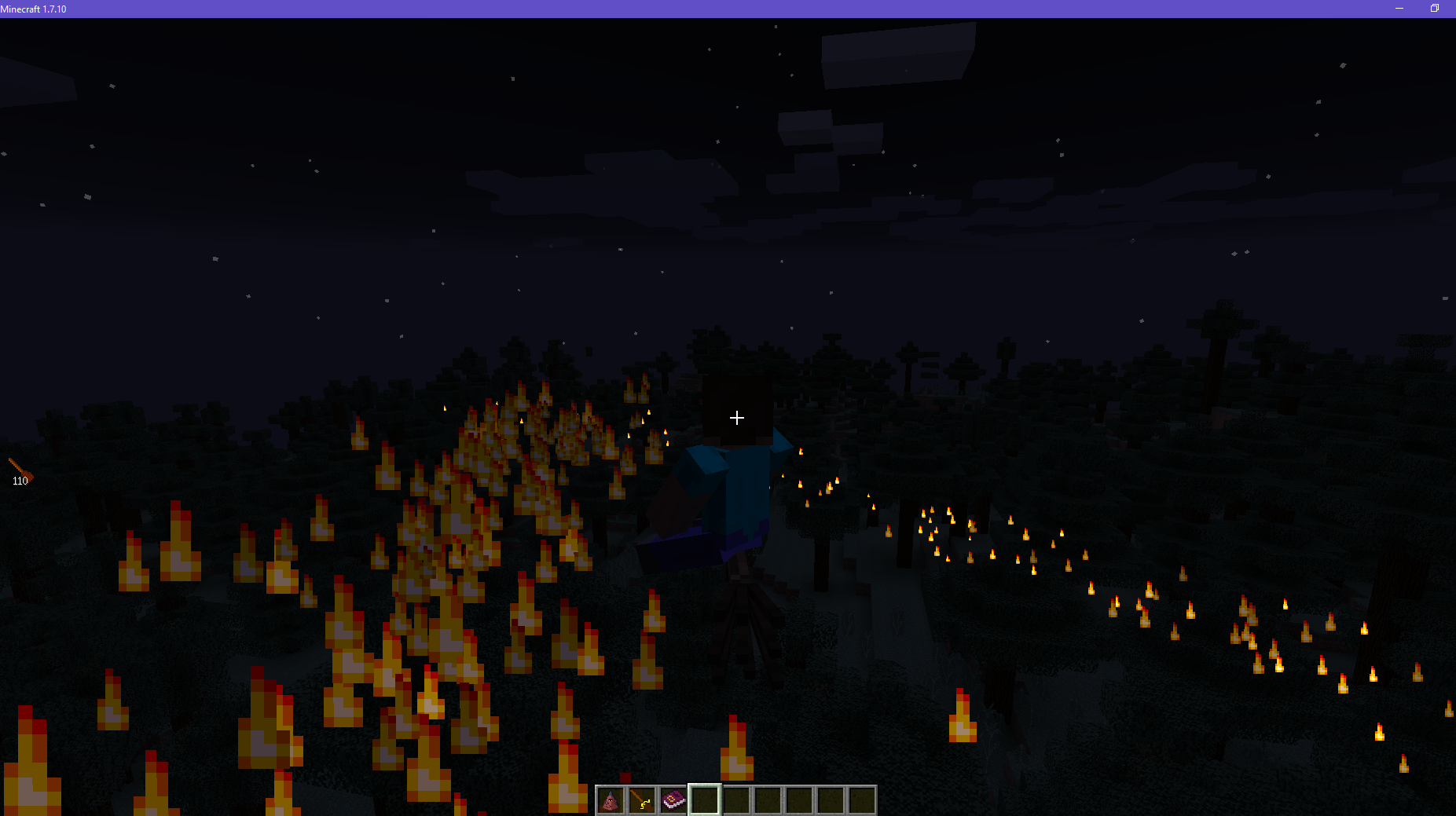Click the Minecraft 1.7.10 title bar text

(x=35, y=9)
